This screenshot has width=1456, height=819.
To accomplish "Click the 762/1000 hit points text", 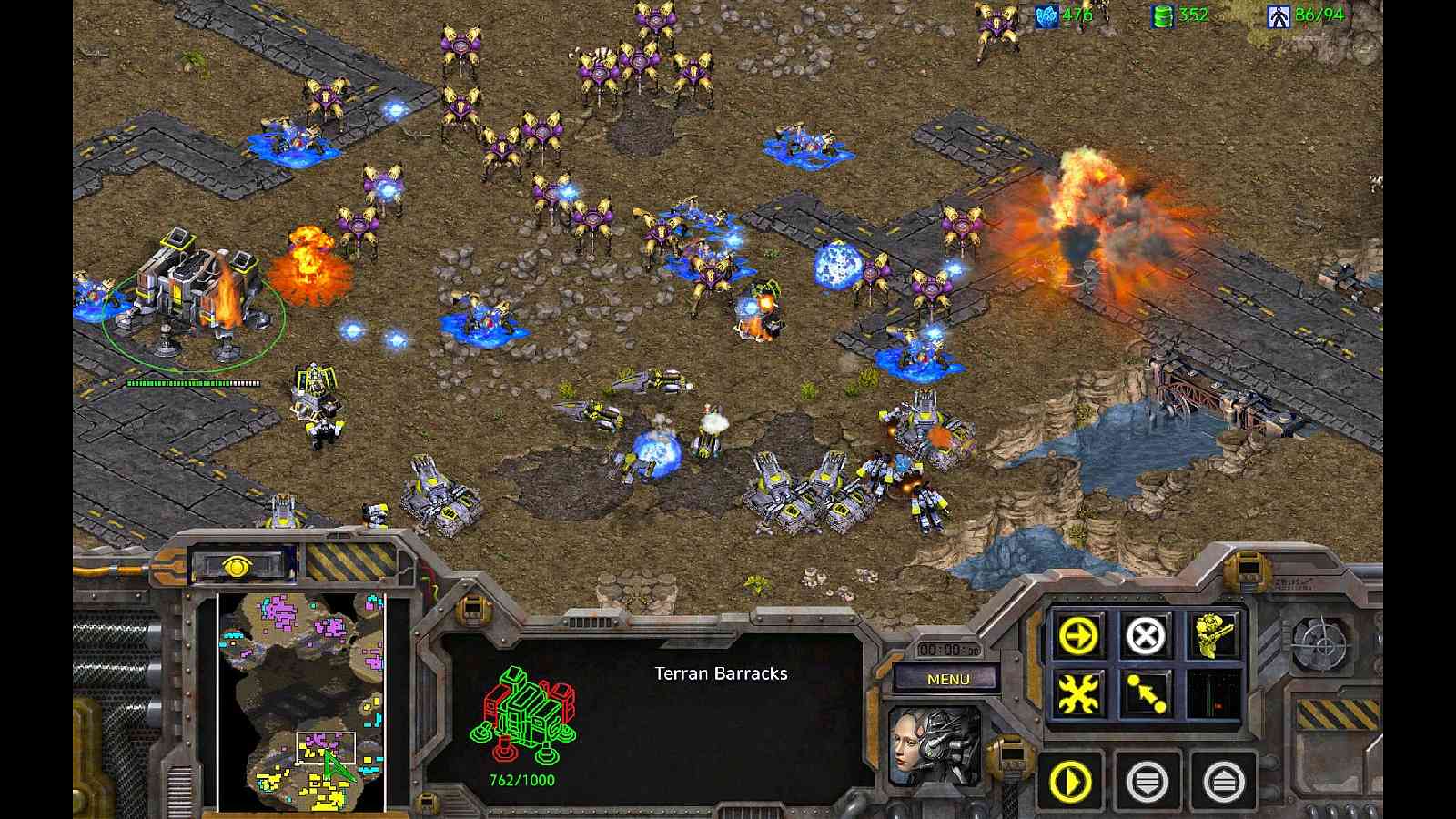I will click(x=521, y=779).
